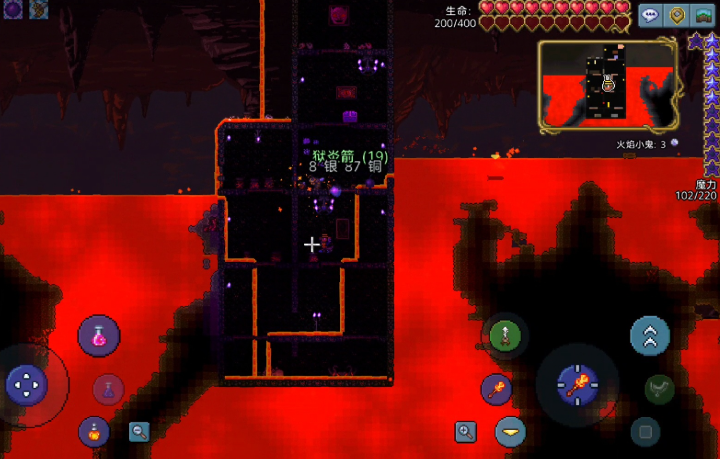720x459 pixels.
Task: Use the orange buff potion quick button
Action: click(94, 431)
